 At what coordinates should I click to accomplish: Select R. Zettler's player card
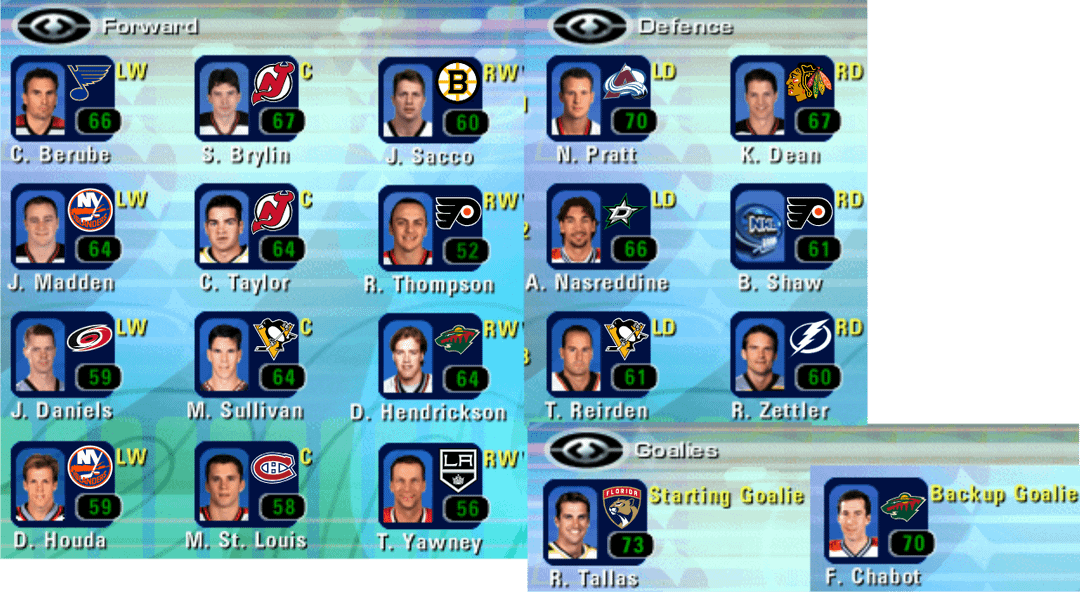tap(783, 354)
